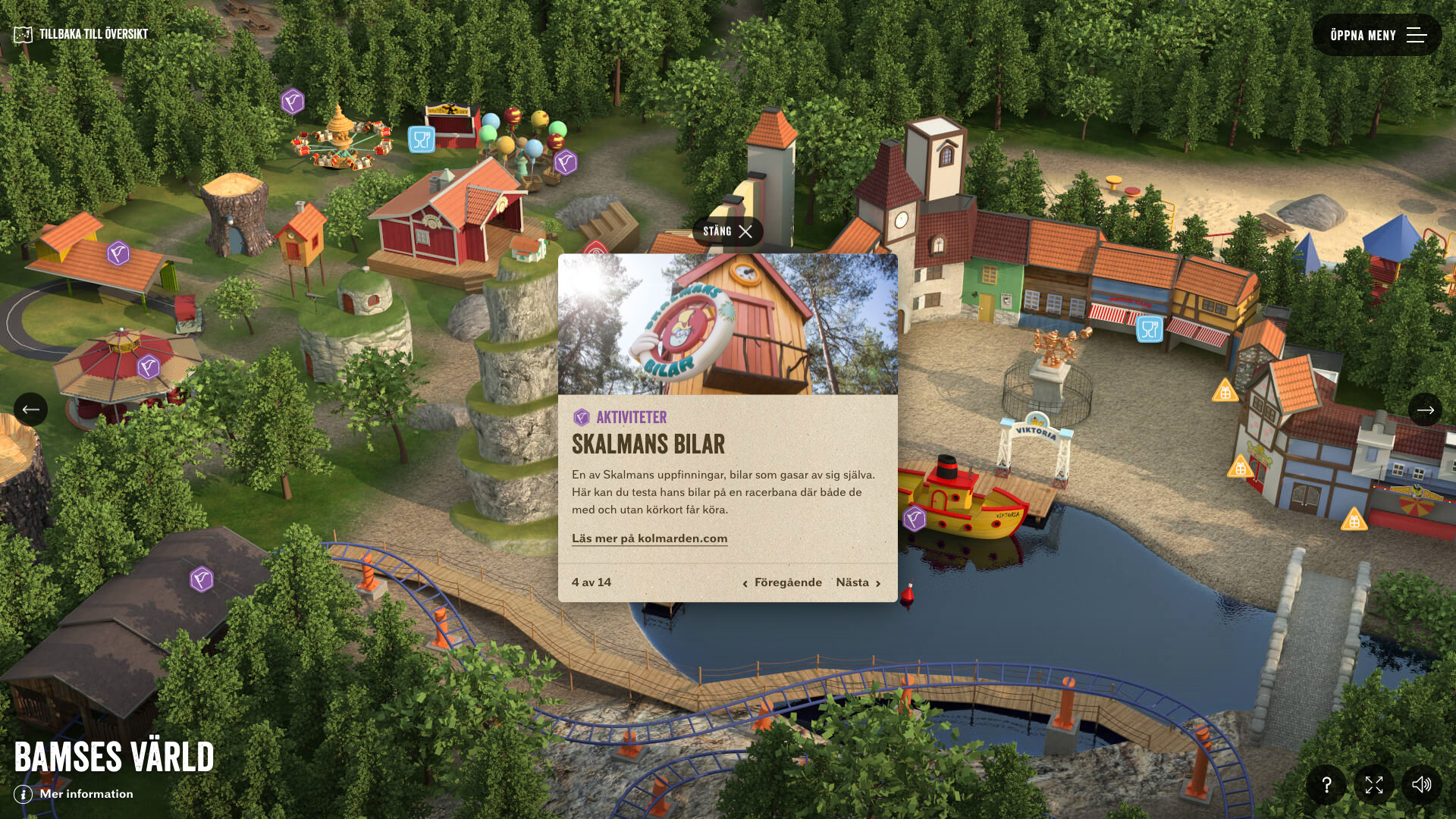Select the activity marker on the red round pavilion
The image size is (1456, 819).
click(x=149, y=367)
